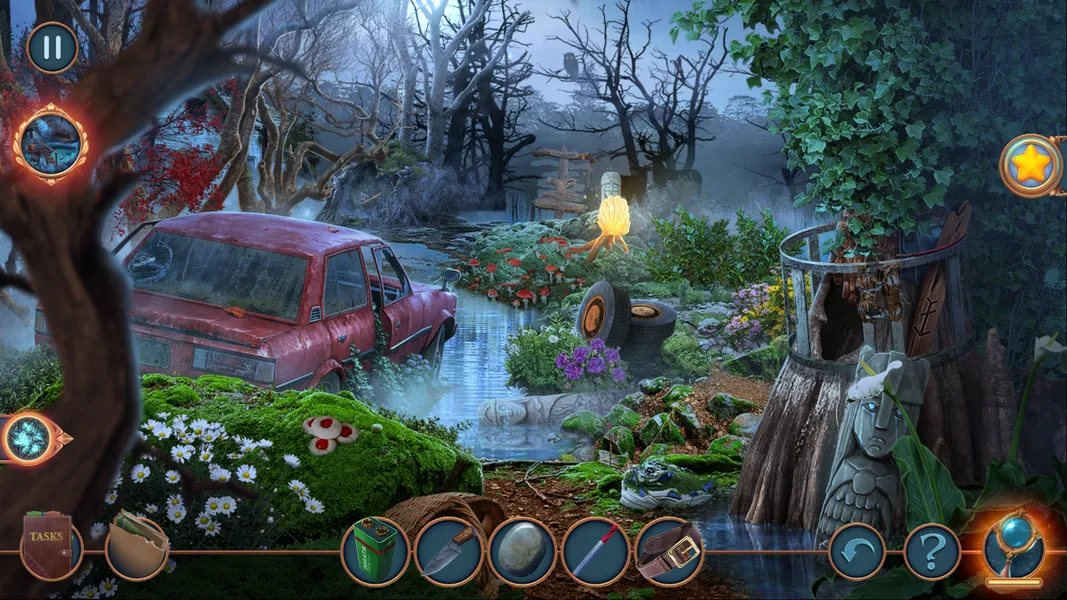
Task: Use the question mark hint button
Action: click(x=932, y=551)
